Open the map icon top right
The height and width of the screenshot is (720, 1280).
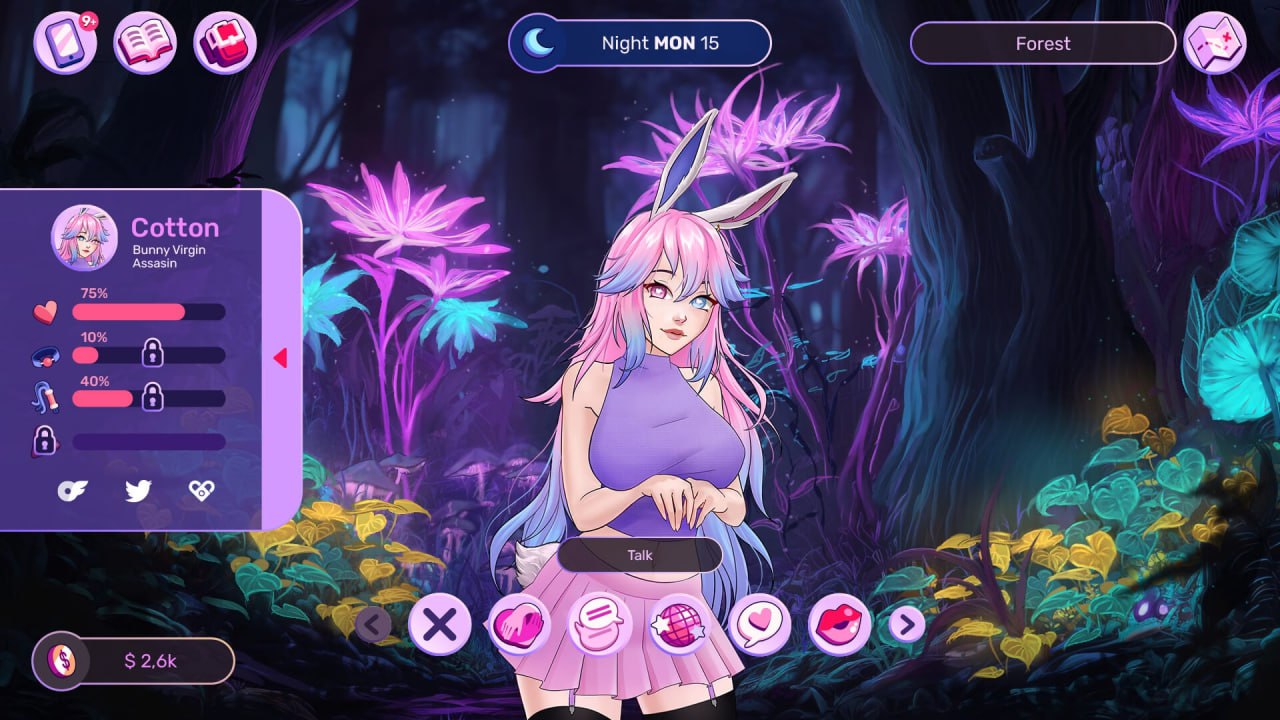pos(1214,43)
